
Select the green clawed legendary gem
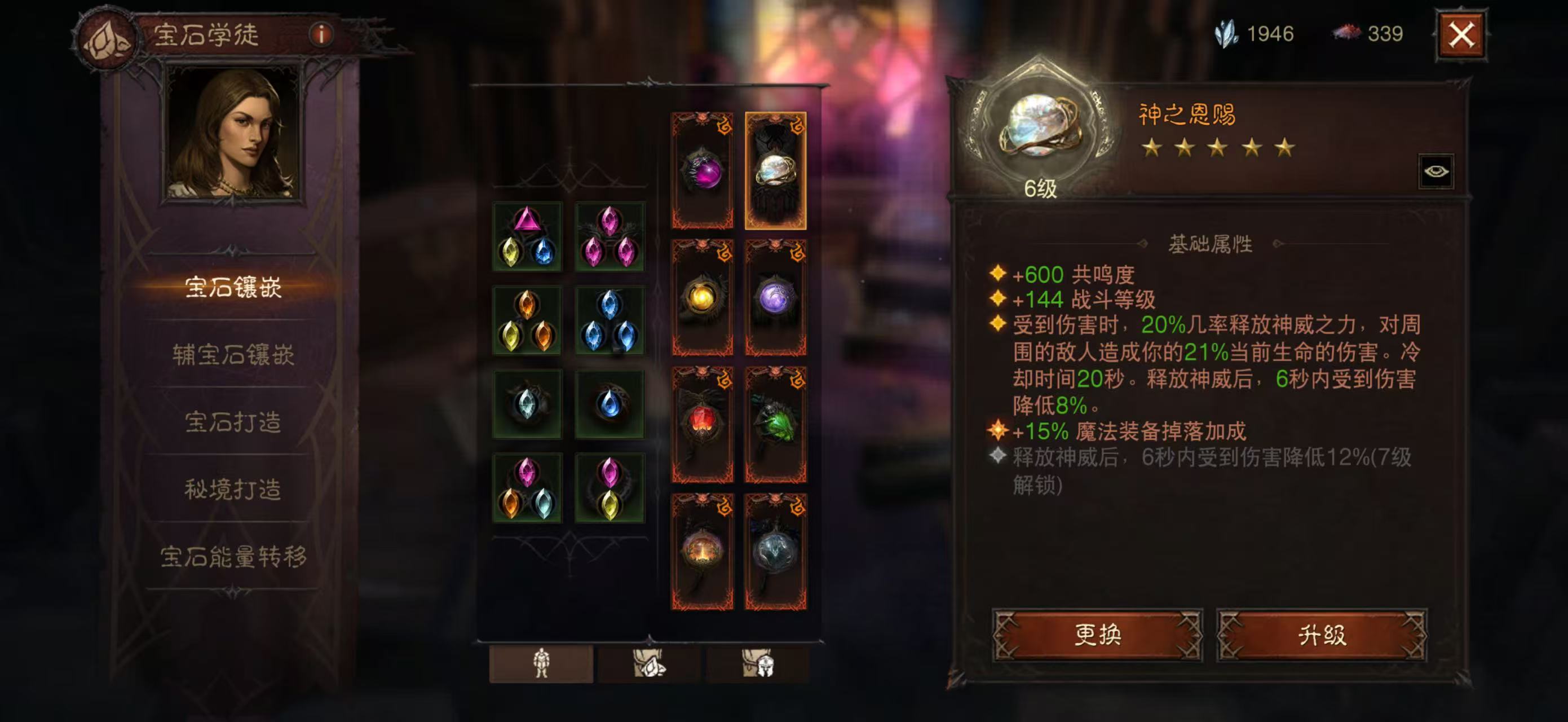tap(775, 424)
